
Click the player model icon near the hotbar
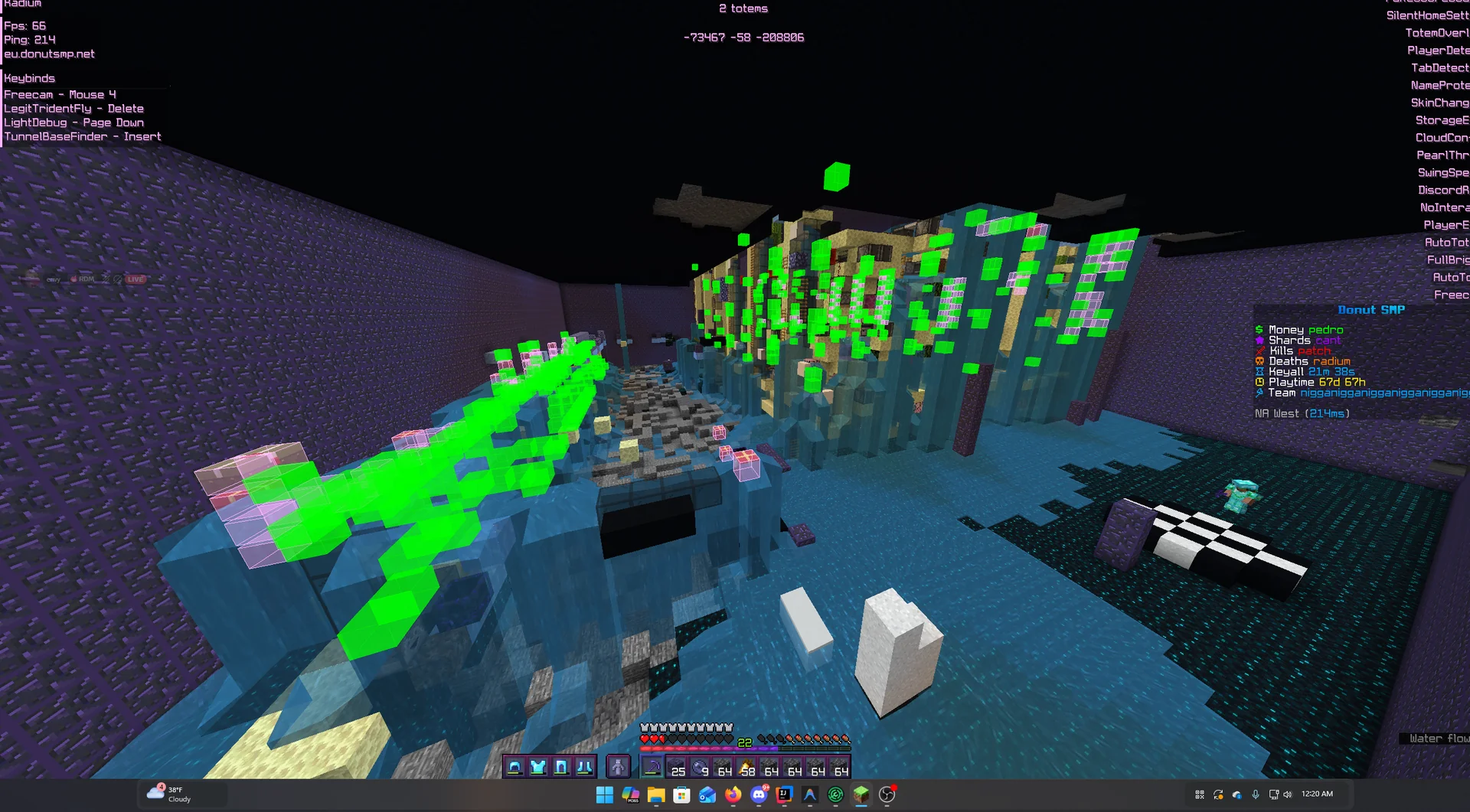[x=619, y=766]
